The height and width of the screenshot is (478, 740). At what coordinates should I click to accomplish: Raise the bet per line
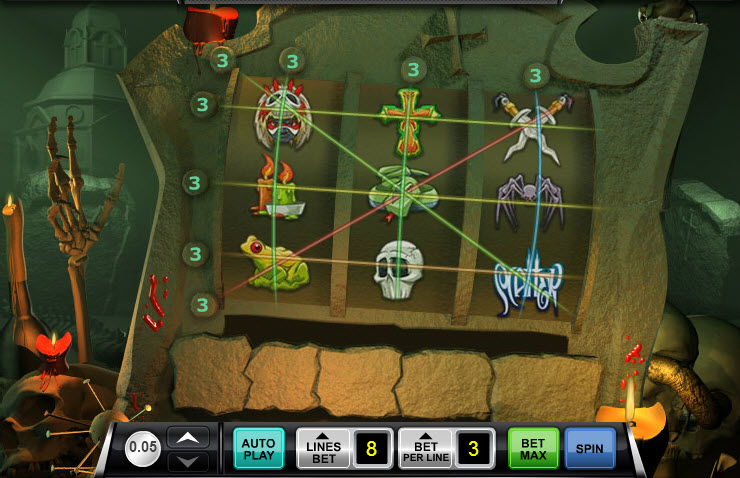click(x=425, y=448)
